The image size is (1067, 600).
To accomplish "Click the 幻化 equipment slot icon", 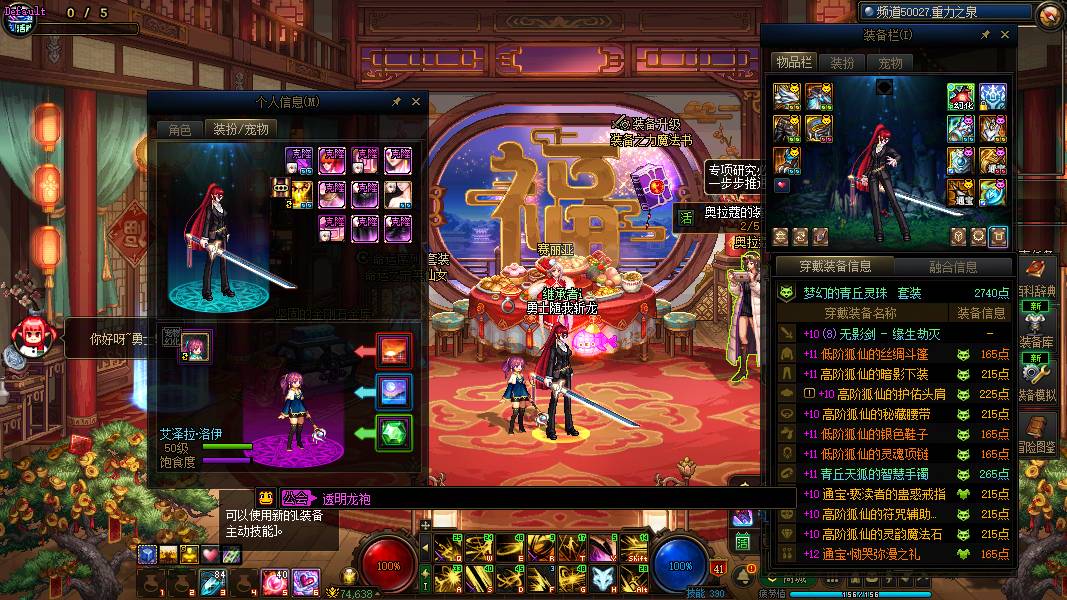I will pos(961,96).
